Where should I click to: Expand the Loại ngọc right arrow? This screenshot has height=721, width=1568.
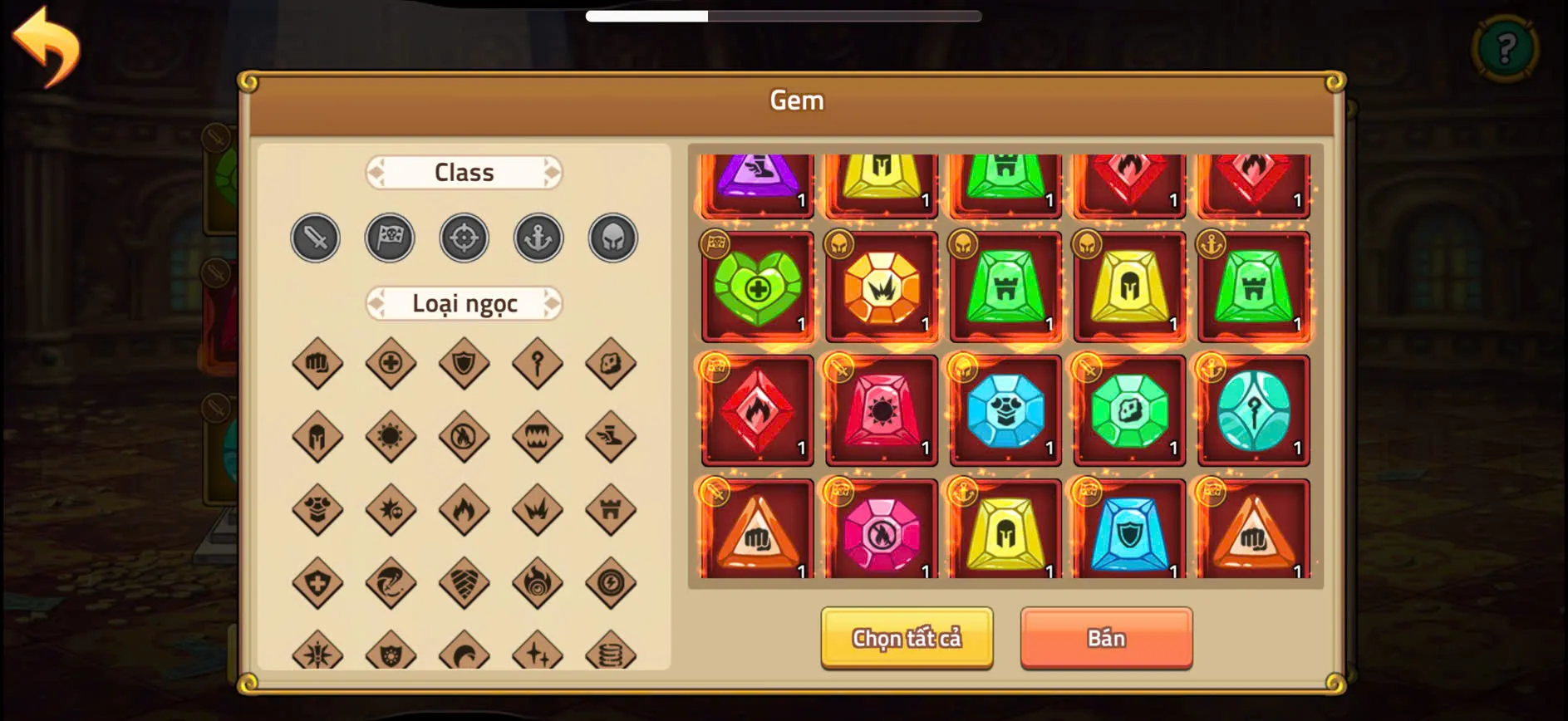(551, 303)
